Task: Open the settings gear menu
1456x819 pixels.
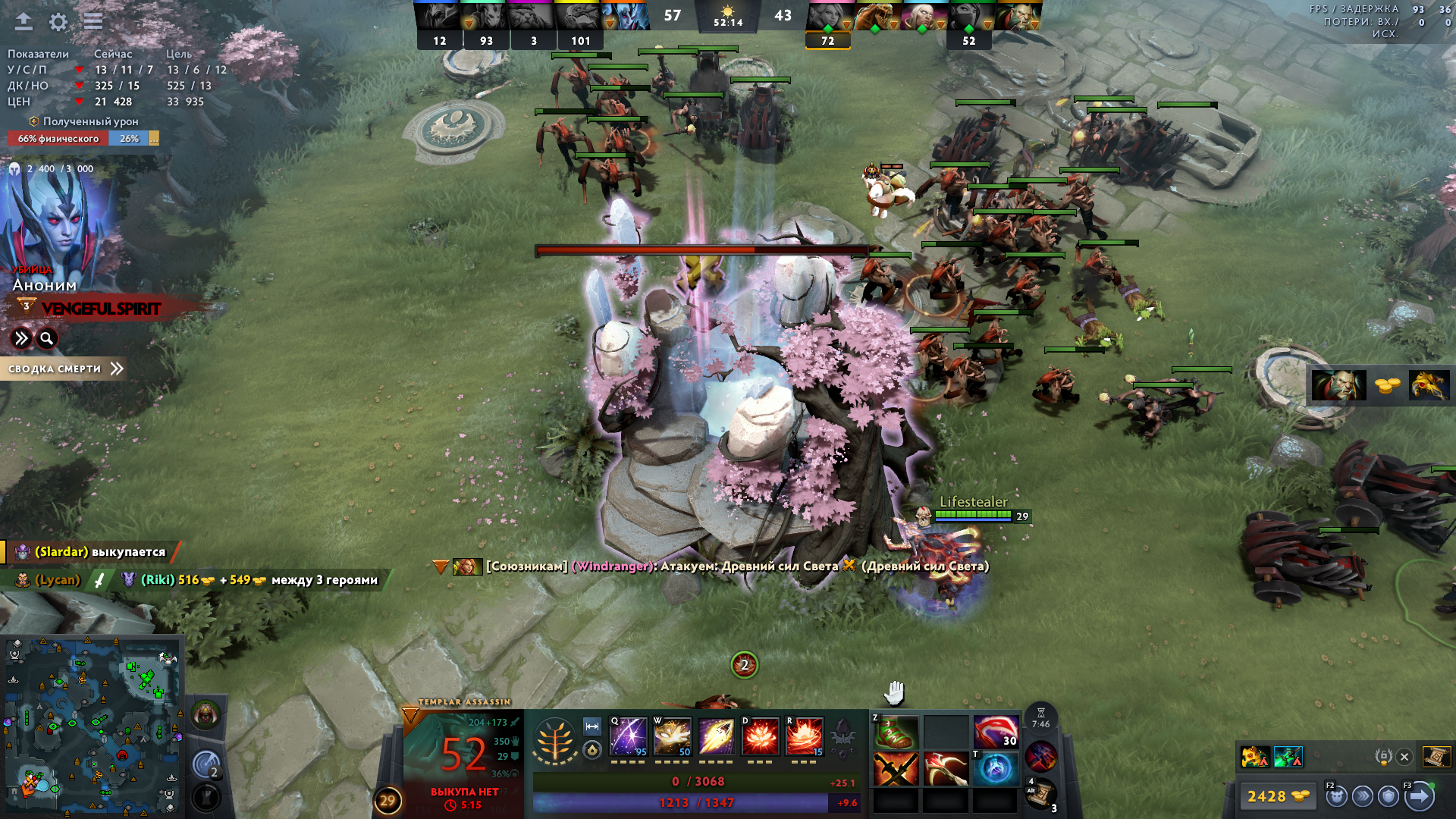Action: 58,22
